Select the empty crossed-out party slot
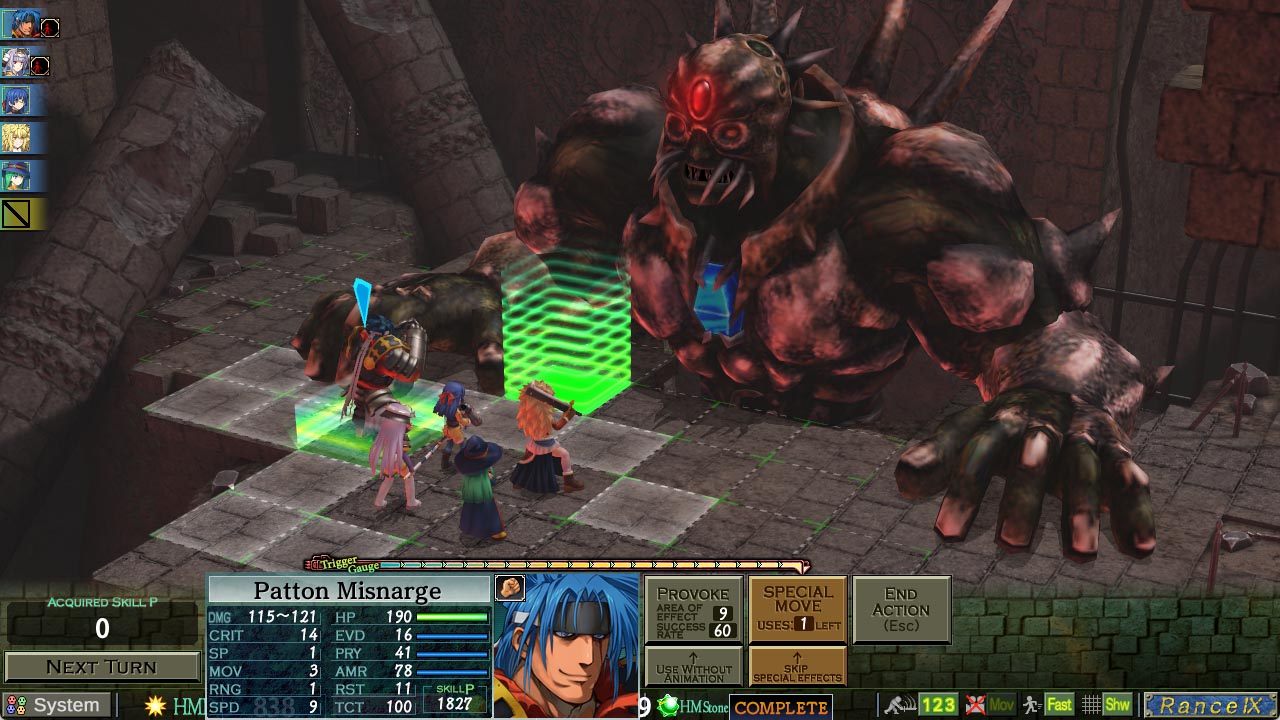This screenshot has height=720, width=1280. [16, 214]
